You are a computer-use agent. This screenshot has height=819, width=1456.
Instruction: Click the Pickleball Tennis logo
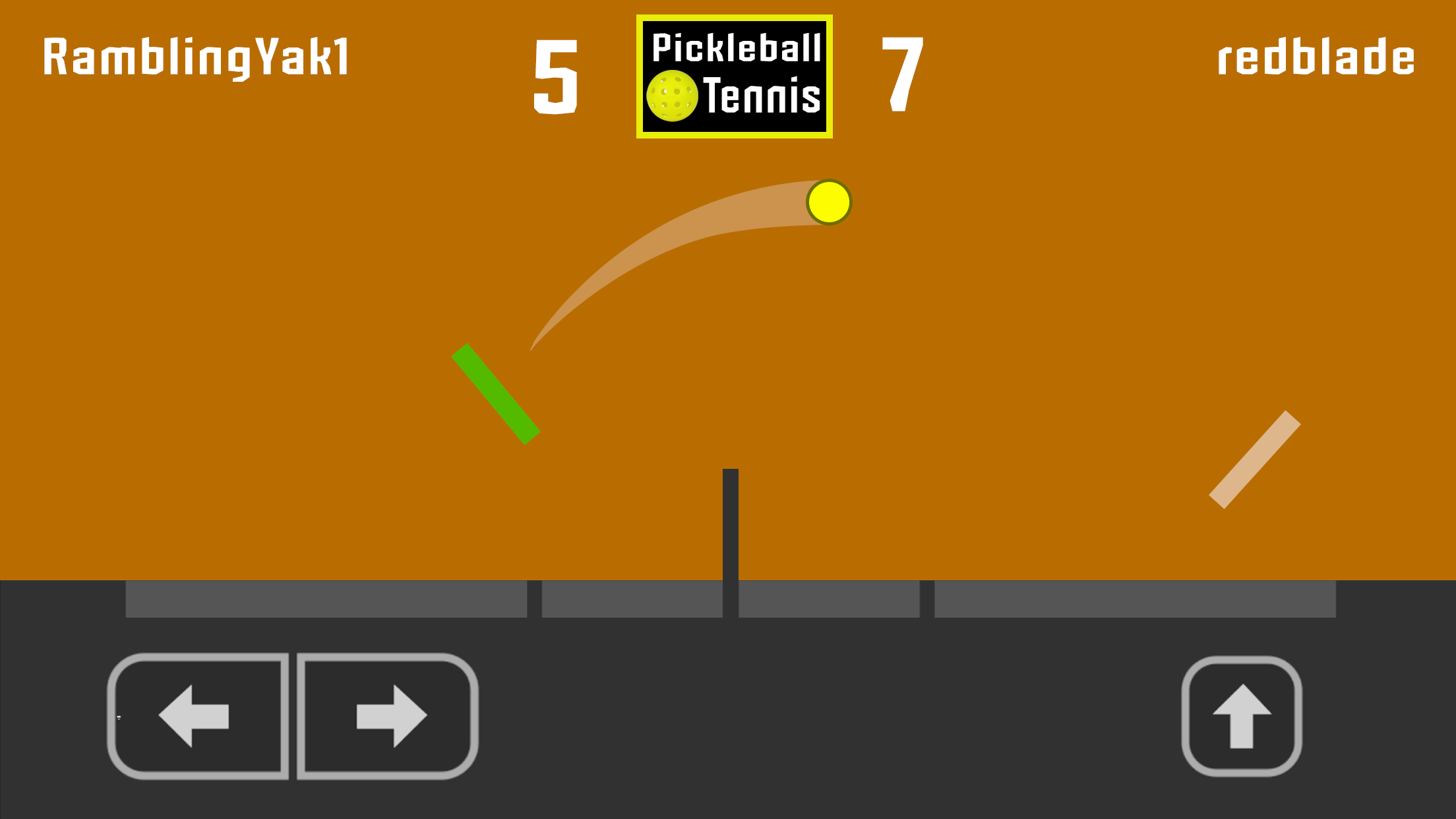click(x=734, y=75)
